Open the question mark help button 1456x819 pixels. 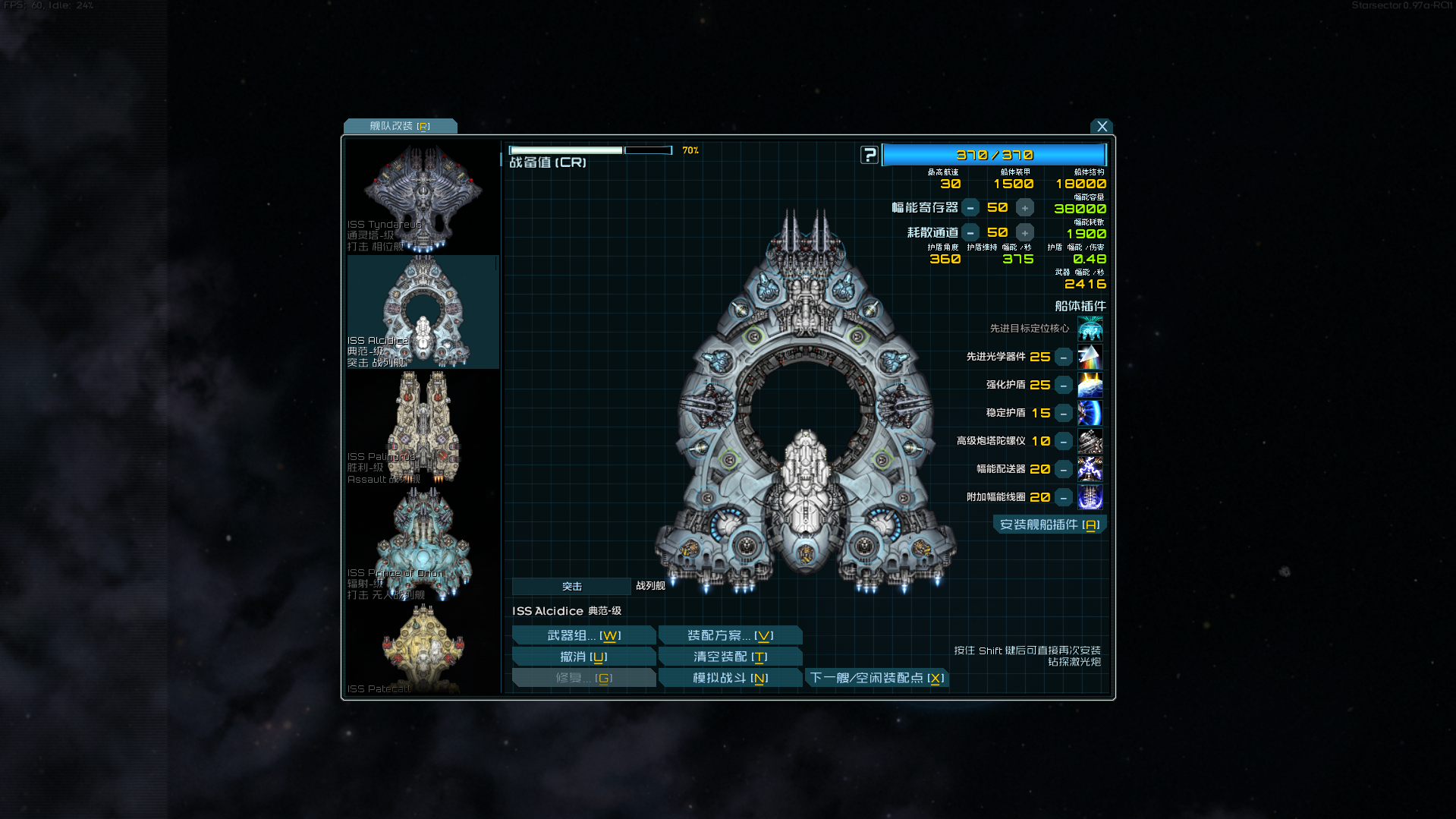(870, 156)
